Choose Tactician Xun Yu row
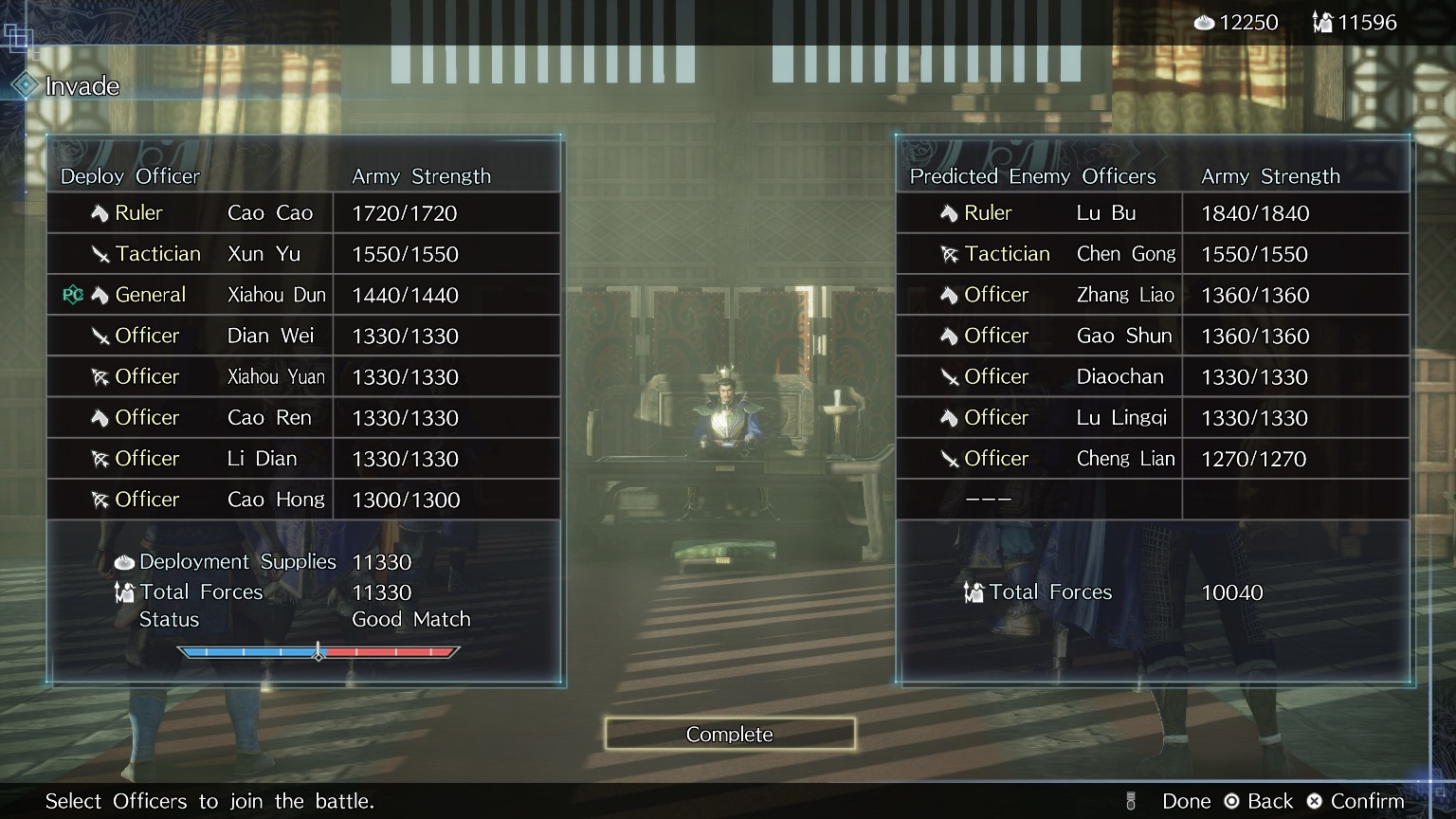 click(303, 254)
